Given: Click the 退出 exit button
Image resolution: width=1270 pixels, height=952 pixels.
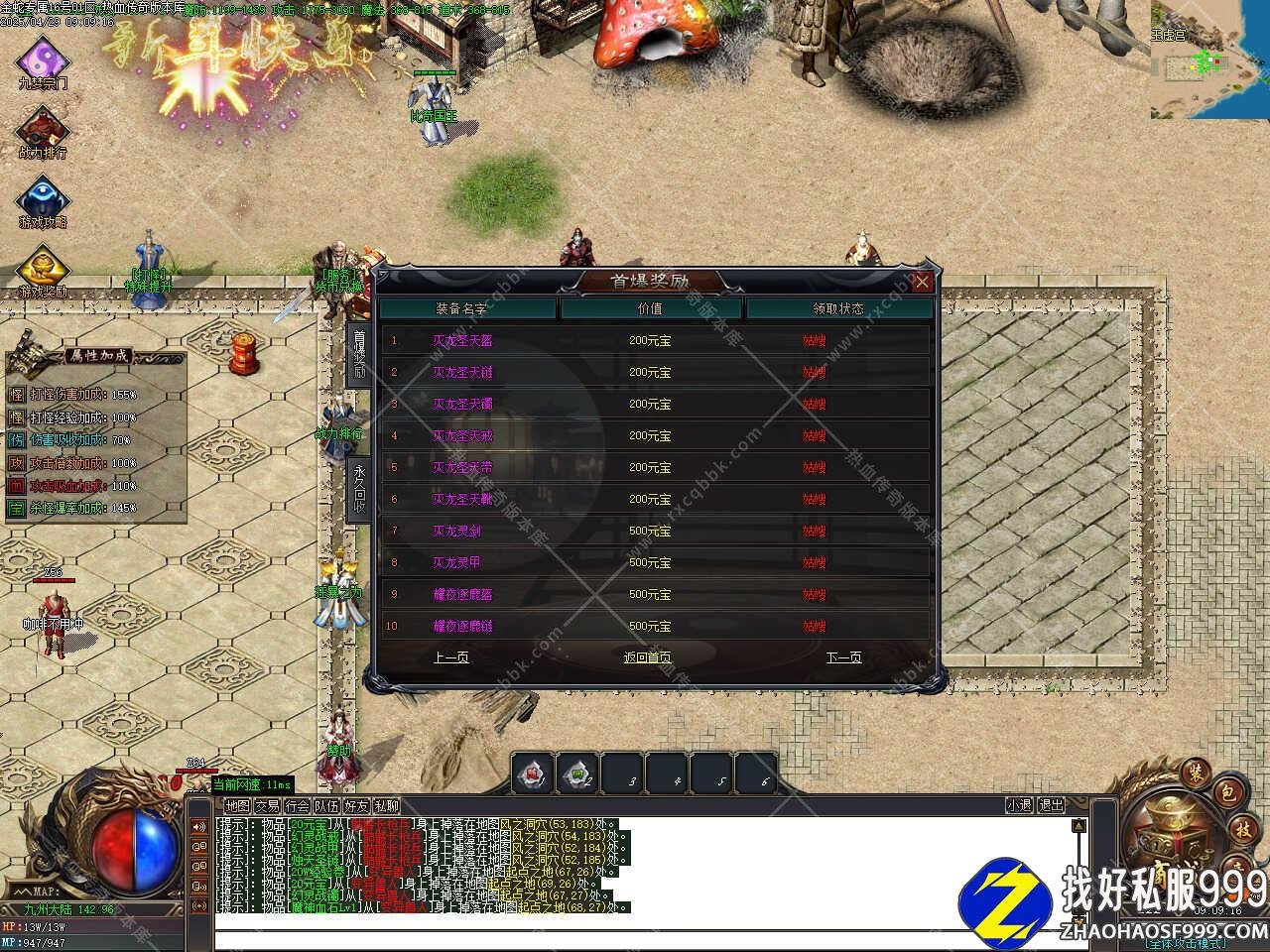Looking at the screenshot, I should coord(1052,805).
